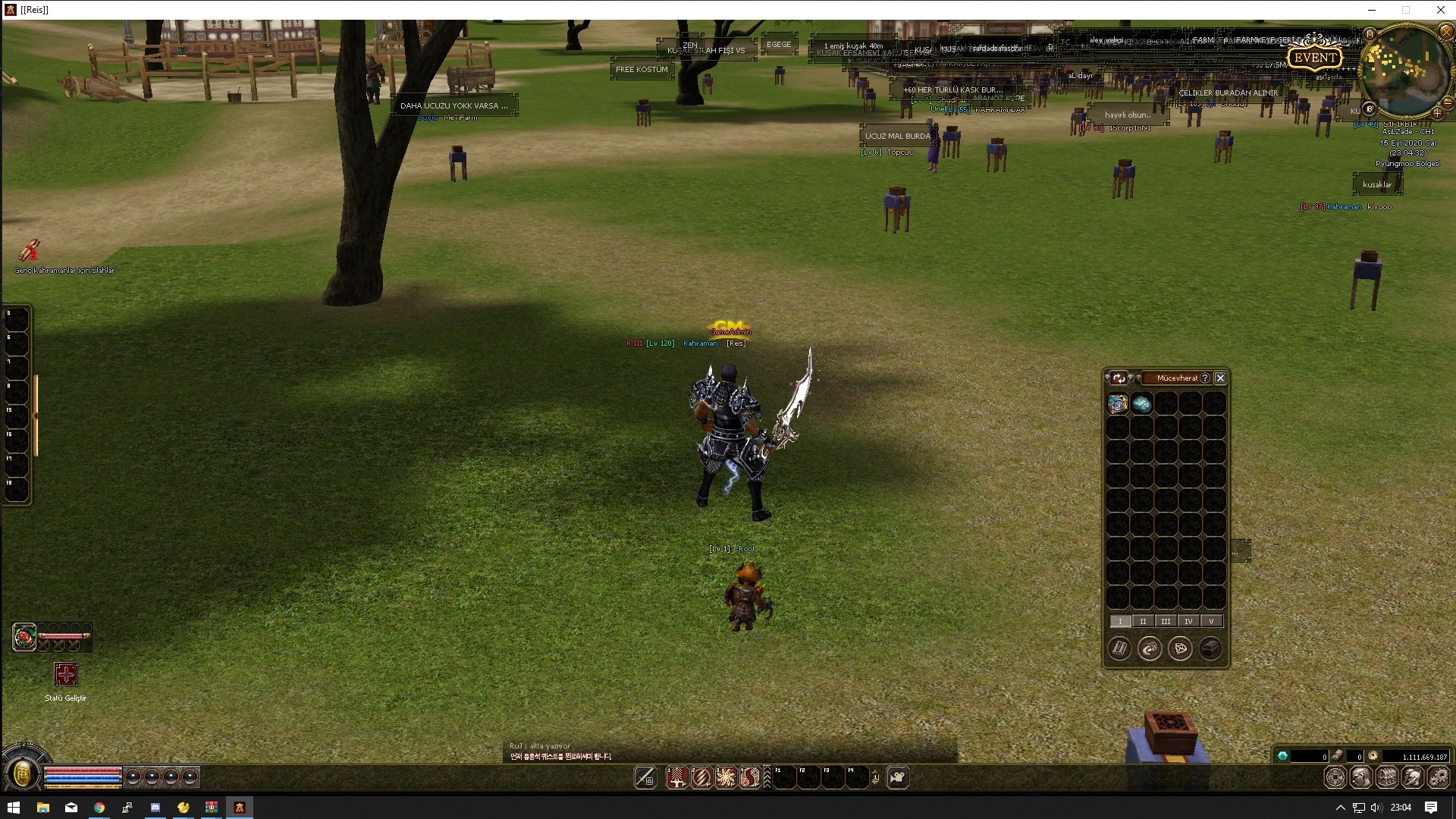The image size is (1456, 819).
Task: Switch to inventory page IV
Action: (x=1188, y=621)
